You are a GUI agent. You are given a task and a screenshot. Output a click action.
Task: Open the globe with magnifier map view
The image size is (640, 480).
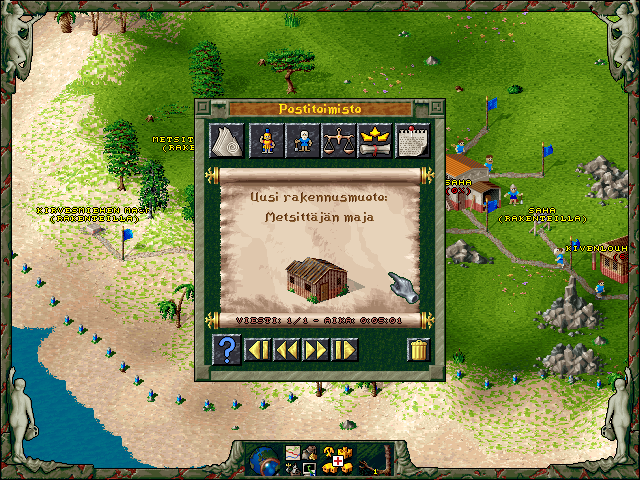(x=266, y=460)
